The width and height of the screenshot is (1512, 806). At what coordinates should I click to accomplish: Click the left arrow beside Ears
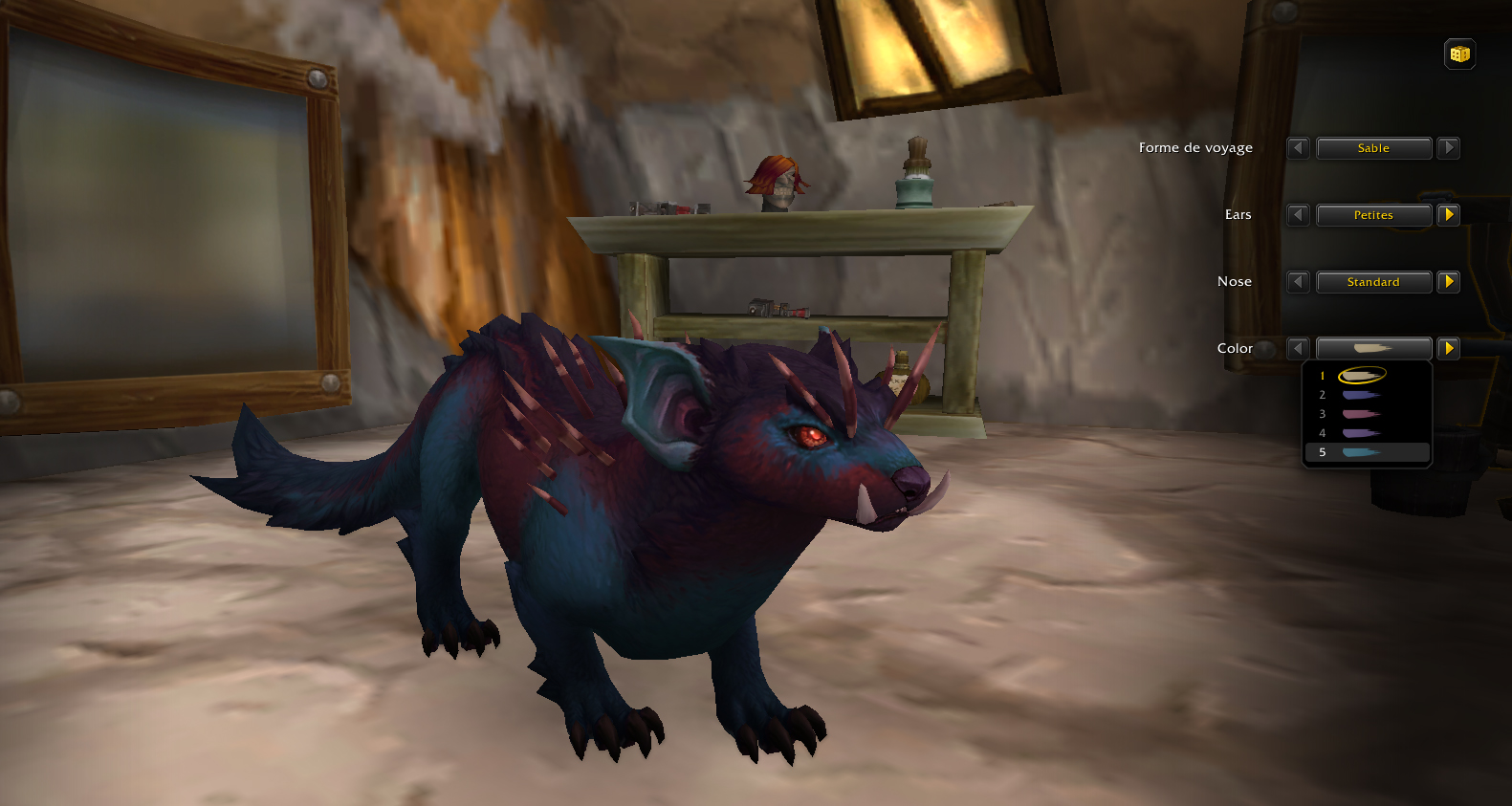(x=1298, y=215)
